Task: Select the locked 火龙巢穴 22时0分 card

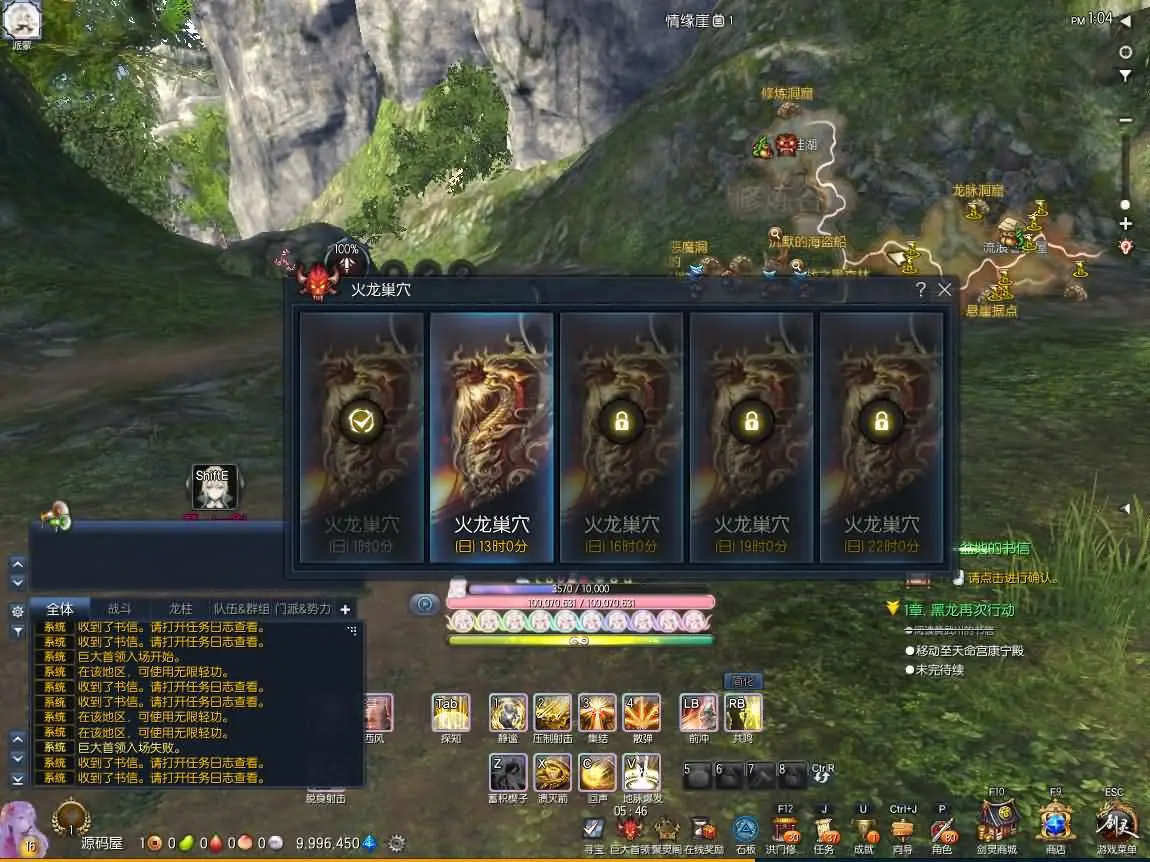Action: coord(881,436)
